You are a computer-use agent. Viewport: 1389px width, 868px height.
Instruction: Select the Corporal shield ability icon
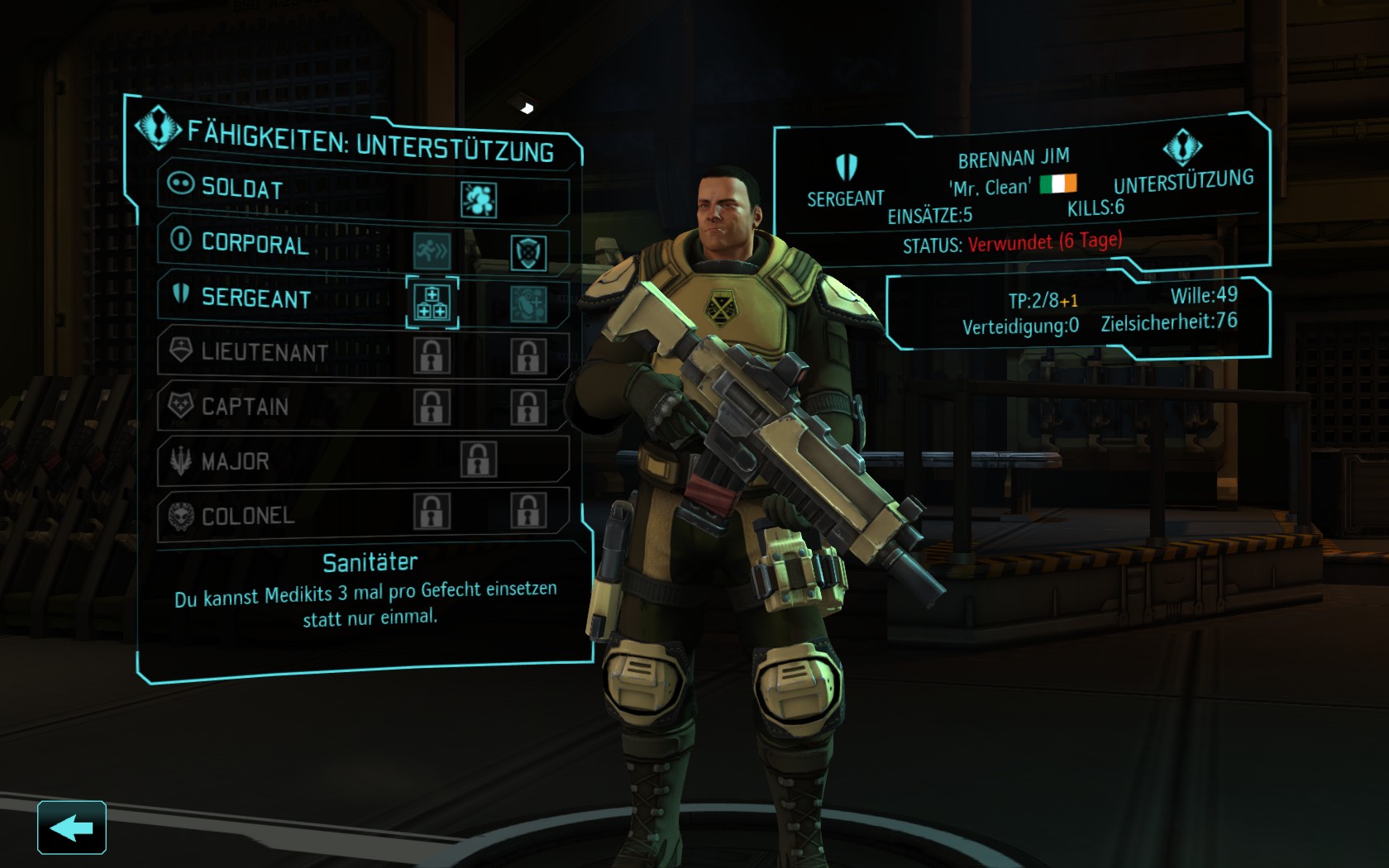pyautogui.click(x=528, y=253)
